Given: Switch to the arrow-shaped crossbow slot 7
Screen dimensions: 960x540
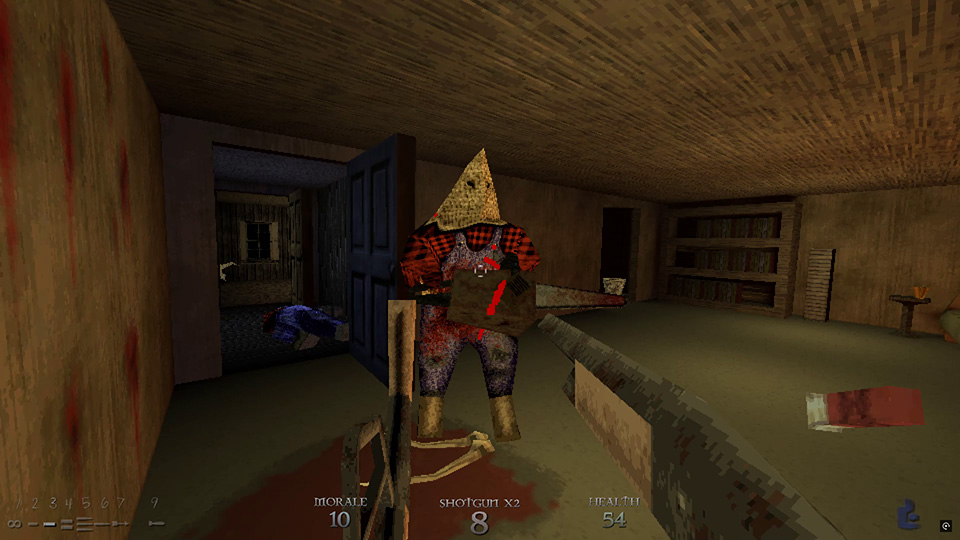Looking at the screenshot, I should pos(122,523).
